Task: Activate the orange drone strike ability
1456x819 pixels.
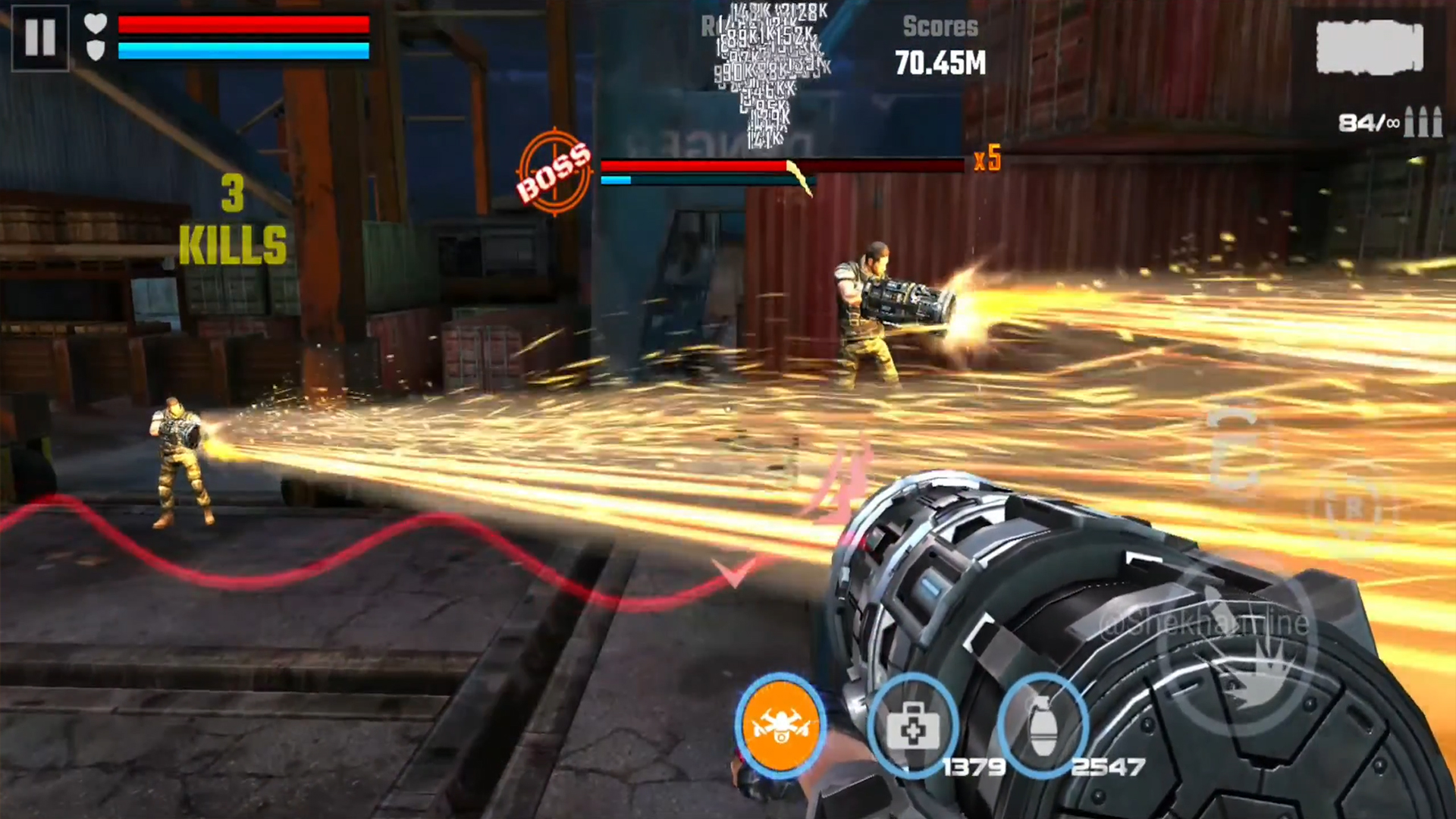Action: pyautogui.click(x=781, y=726)
